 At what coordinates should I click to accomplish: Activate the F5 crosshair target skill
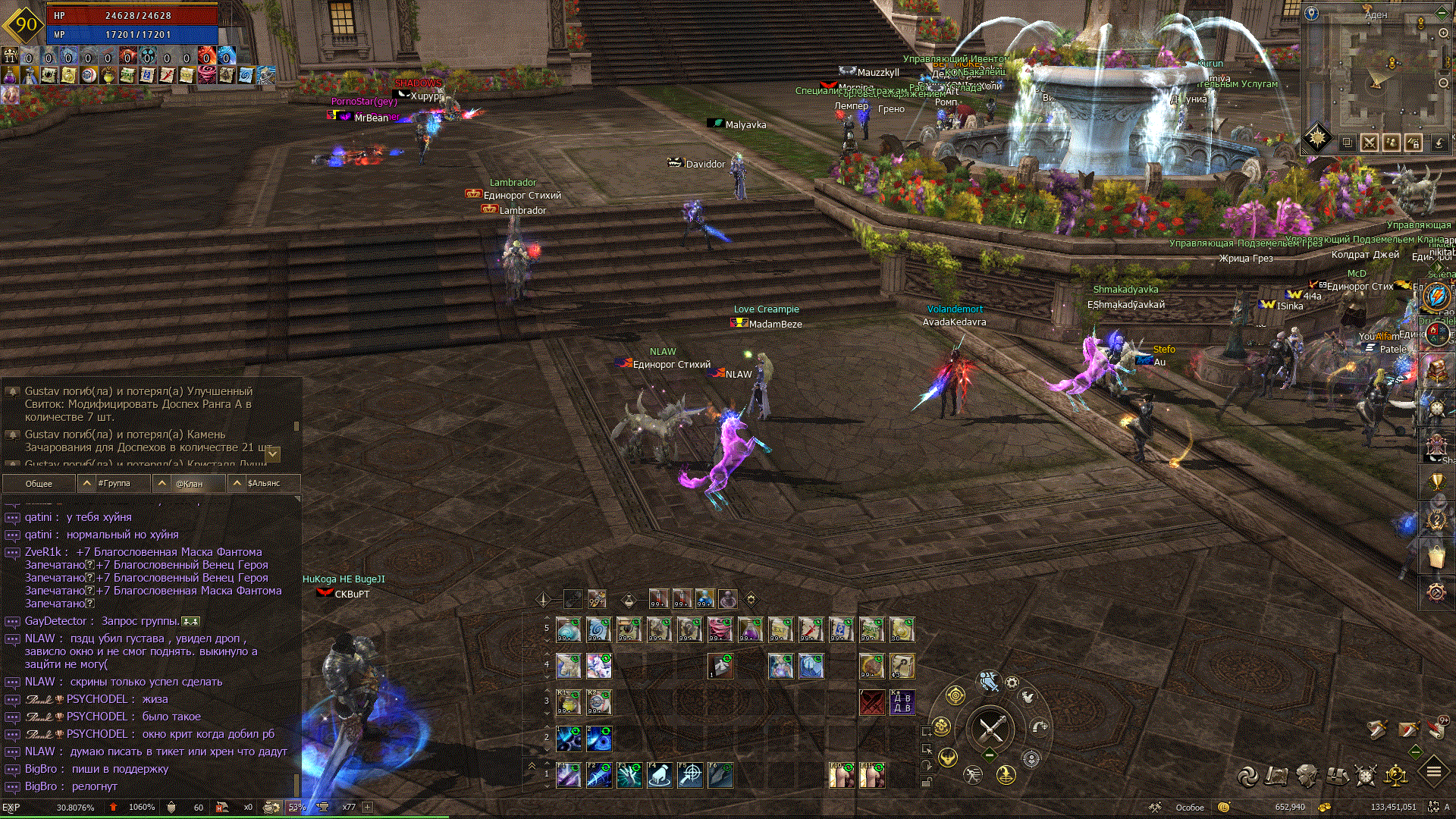point(690,775)
